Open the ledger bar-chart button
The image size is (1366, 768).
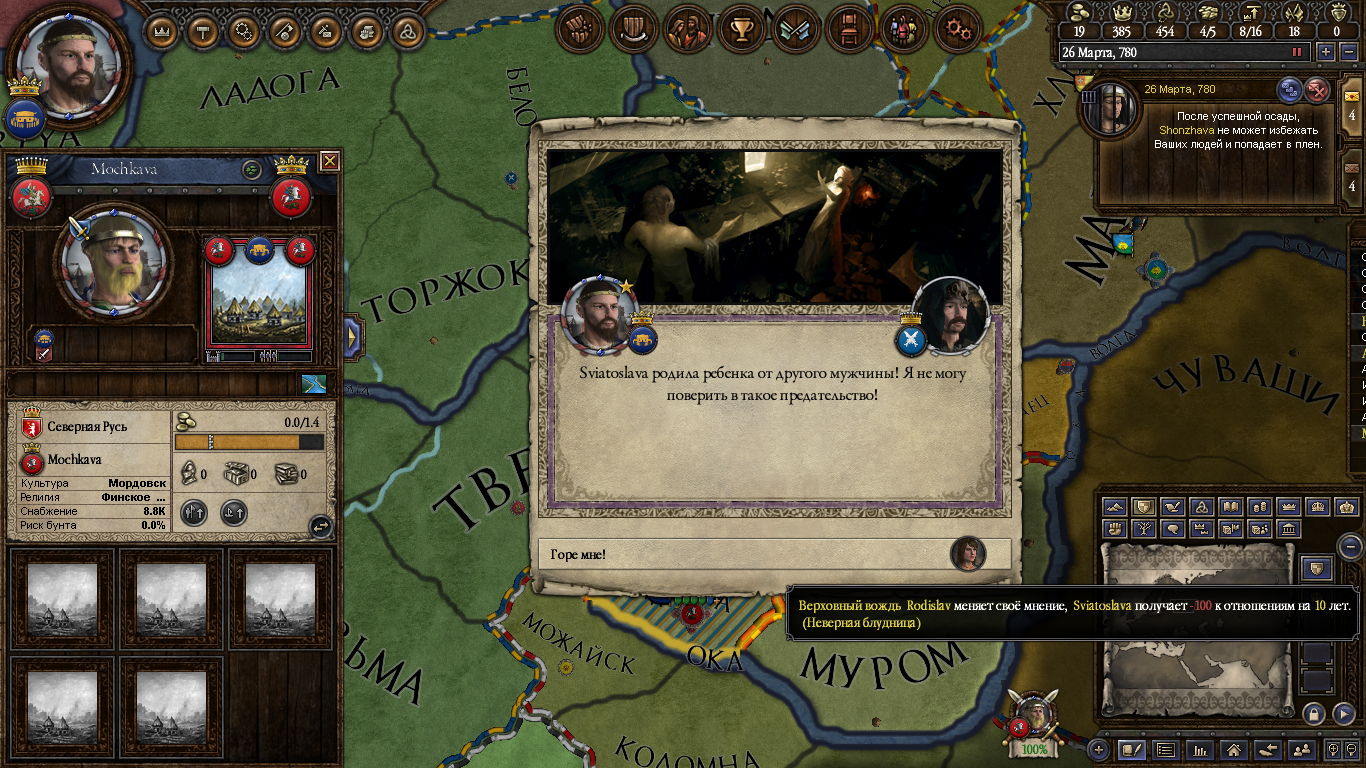coord(1200,749)
